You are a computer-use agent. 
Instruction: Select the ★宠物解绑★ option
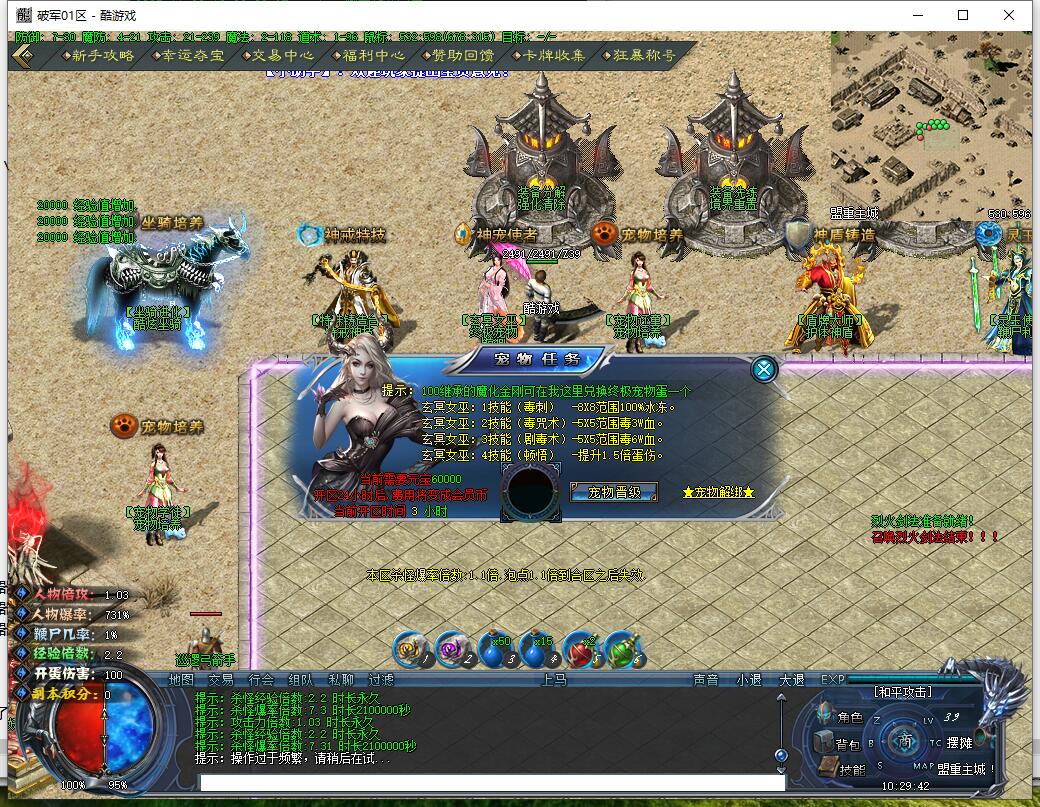[x=718, y=492]
